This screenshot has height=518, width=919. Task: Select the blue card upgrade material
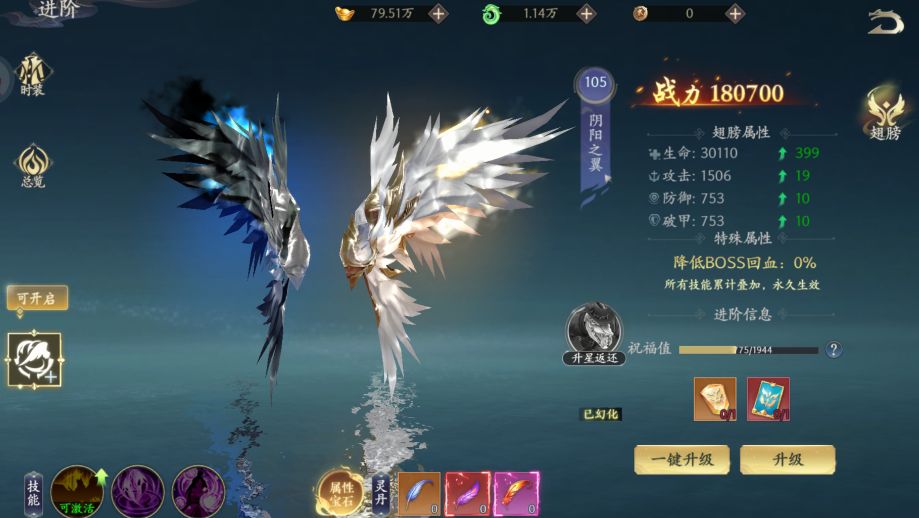(768, 399)
